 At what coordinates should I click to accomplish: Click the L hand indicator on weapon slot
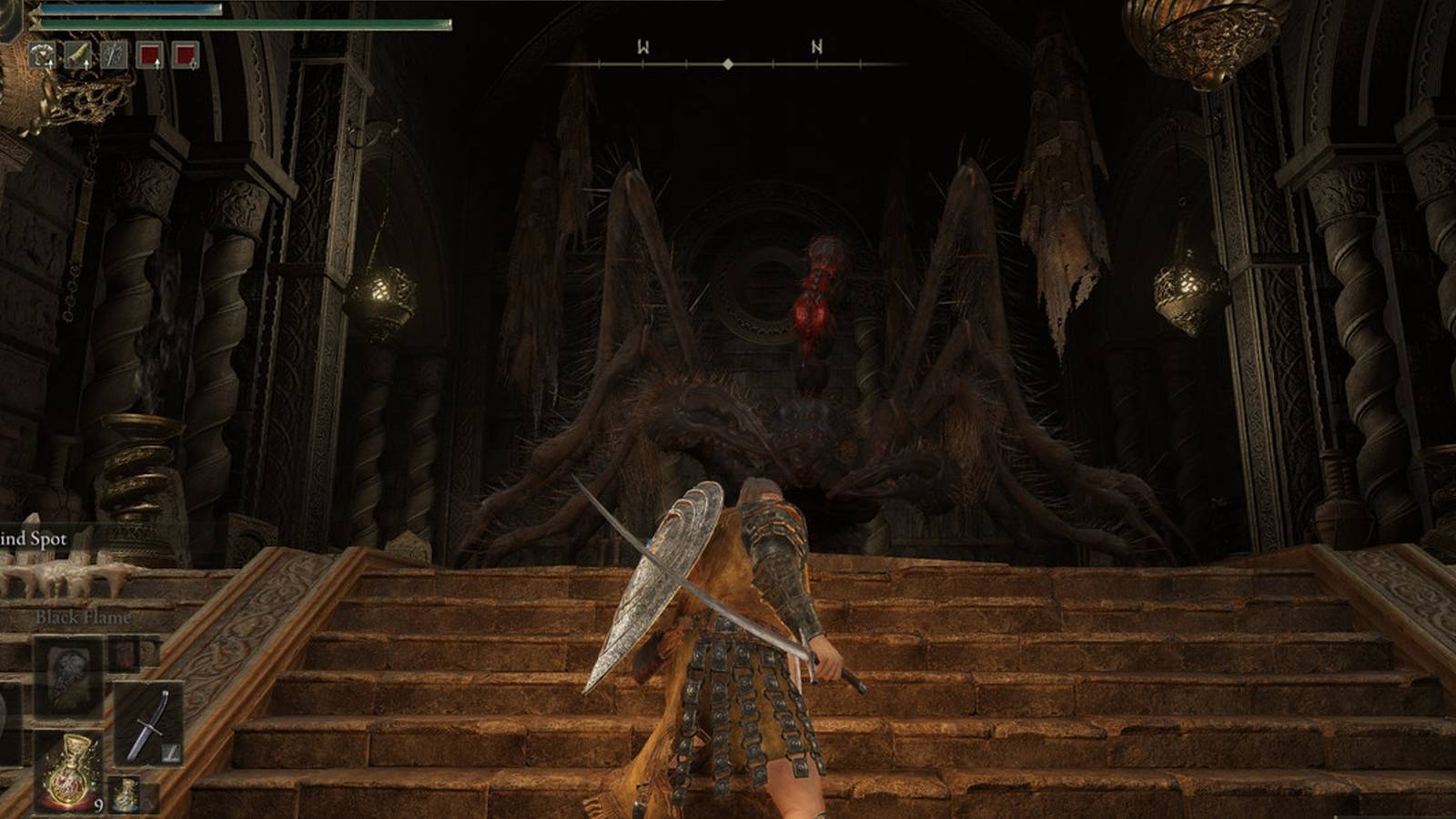(170, 753)
